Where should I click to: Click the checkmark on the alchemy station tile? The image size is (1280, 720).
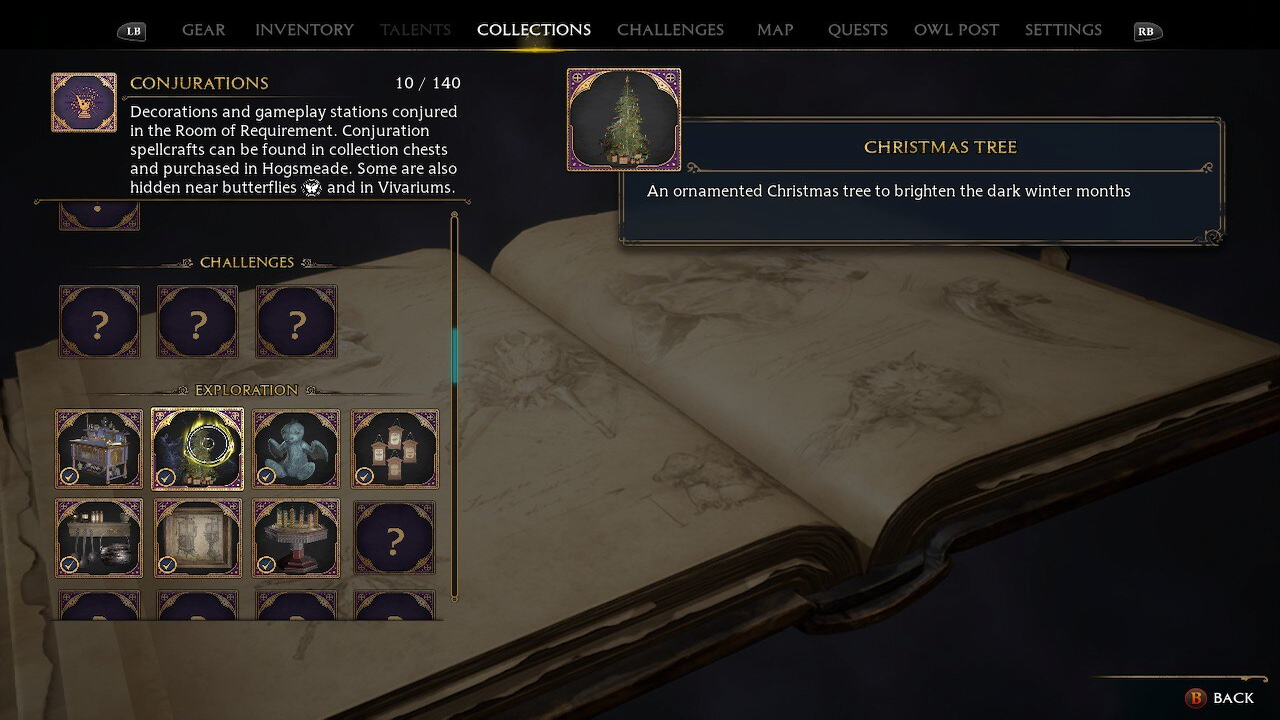pyautogui.click(x=69, y=478)
